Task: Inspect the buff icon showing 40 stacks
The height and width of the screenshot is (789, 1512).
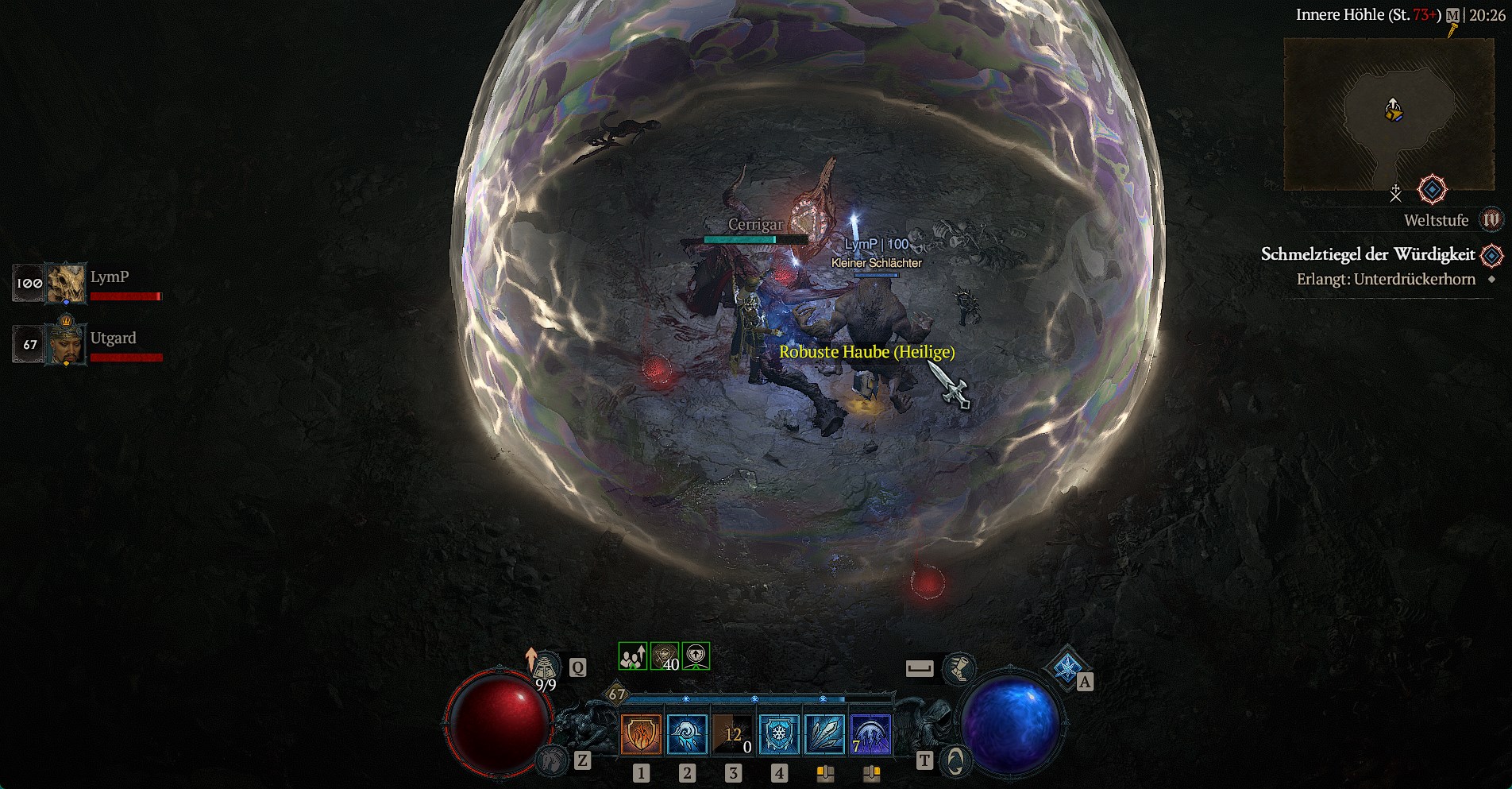Action: click(x=665, y=656)
